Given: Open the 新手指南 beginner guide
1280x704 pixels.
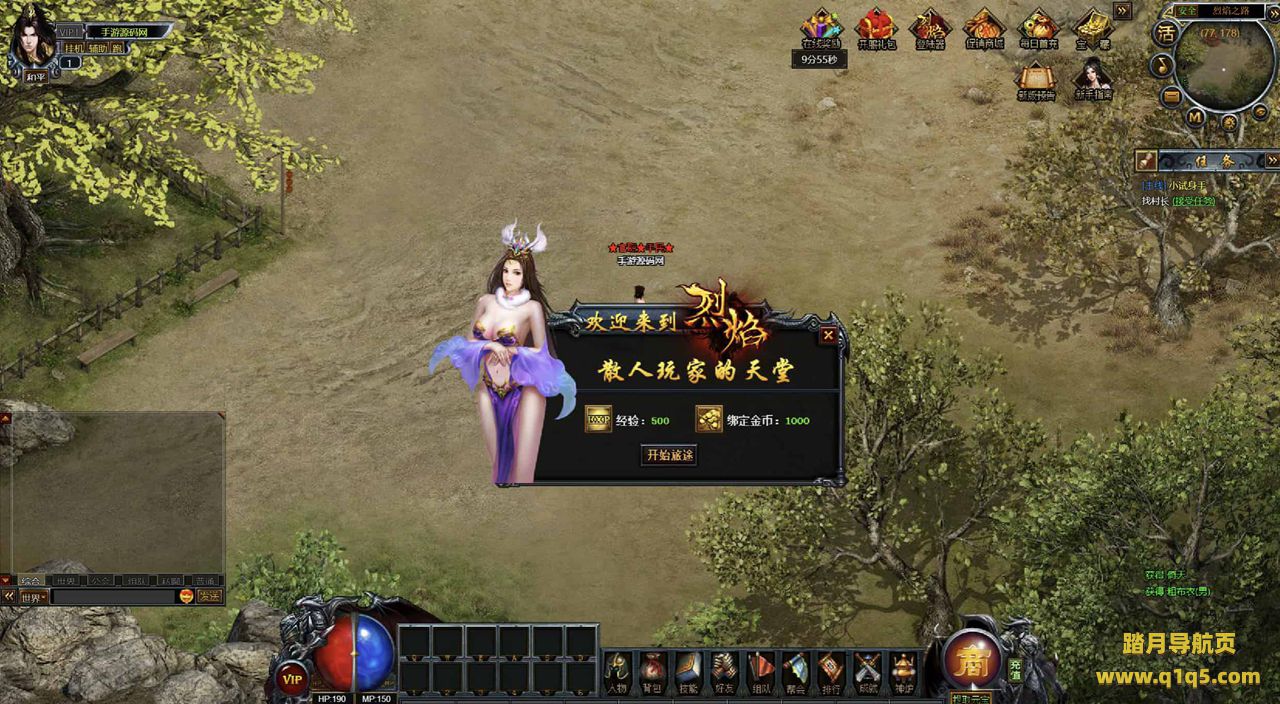Looking at the screenshot, I should tap(1092, 79).
